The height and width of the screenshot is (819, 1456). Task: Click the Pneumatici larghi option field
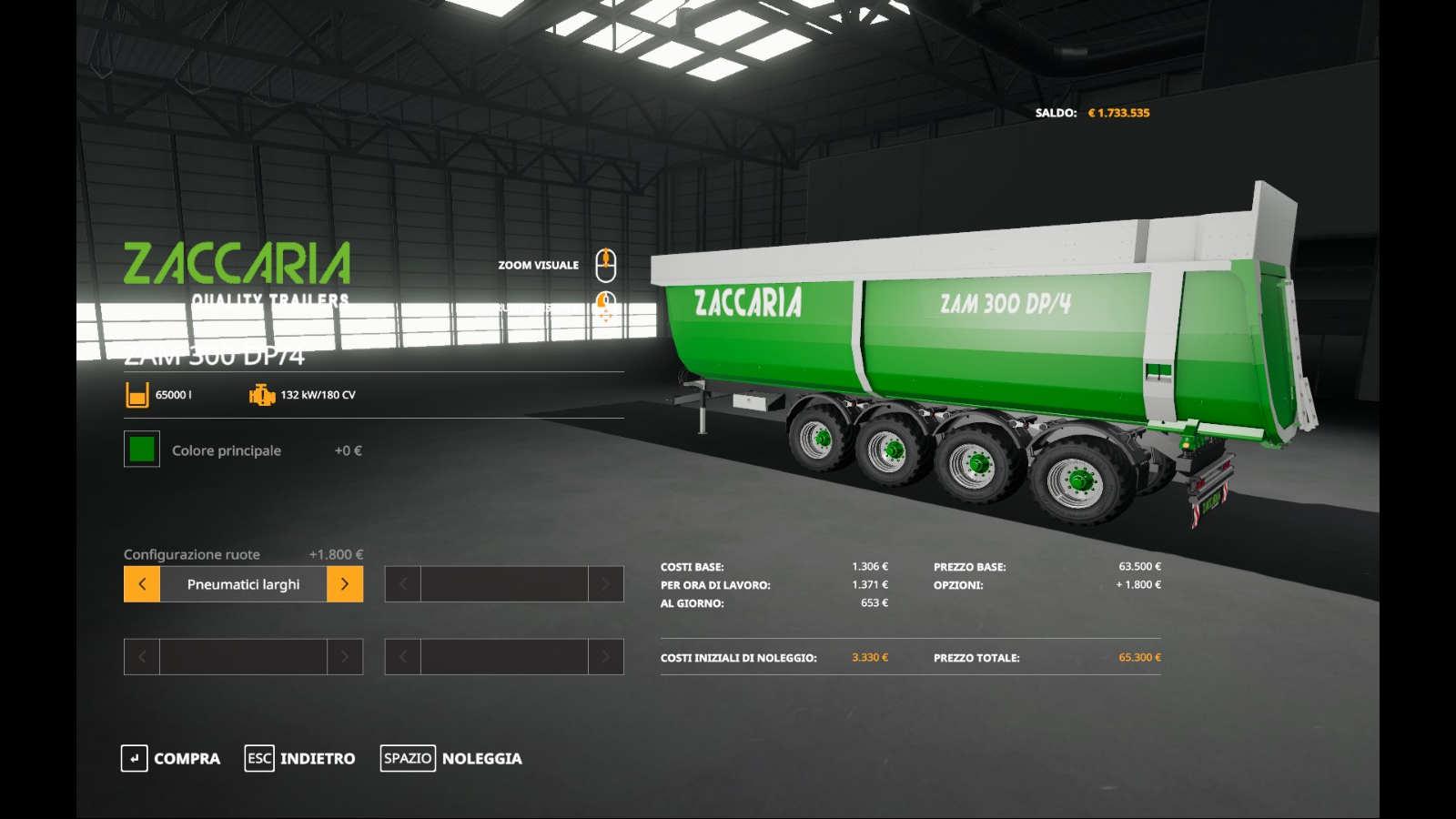(x=243, y=584)
